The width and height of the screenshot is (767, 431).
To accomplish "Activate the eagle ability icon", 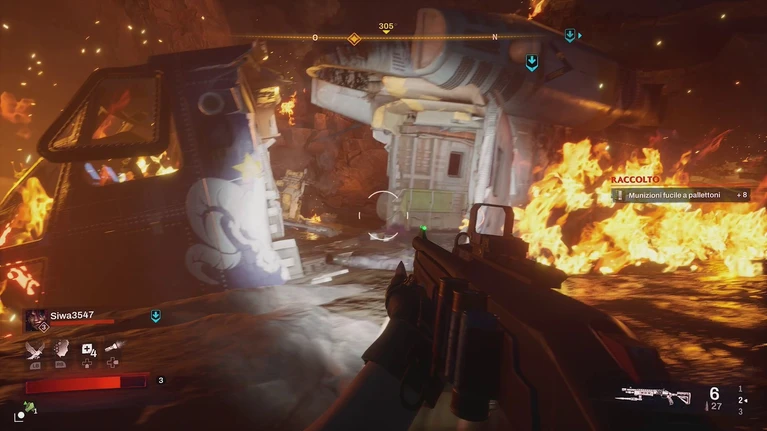I will (x=37, y=348).
